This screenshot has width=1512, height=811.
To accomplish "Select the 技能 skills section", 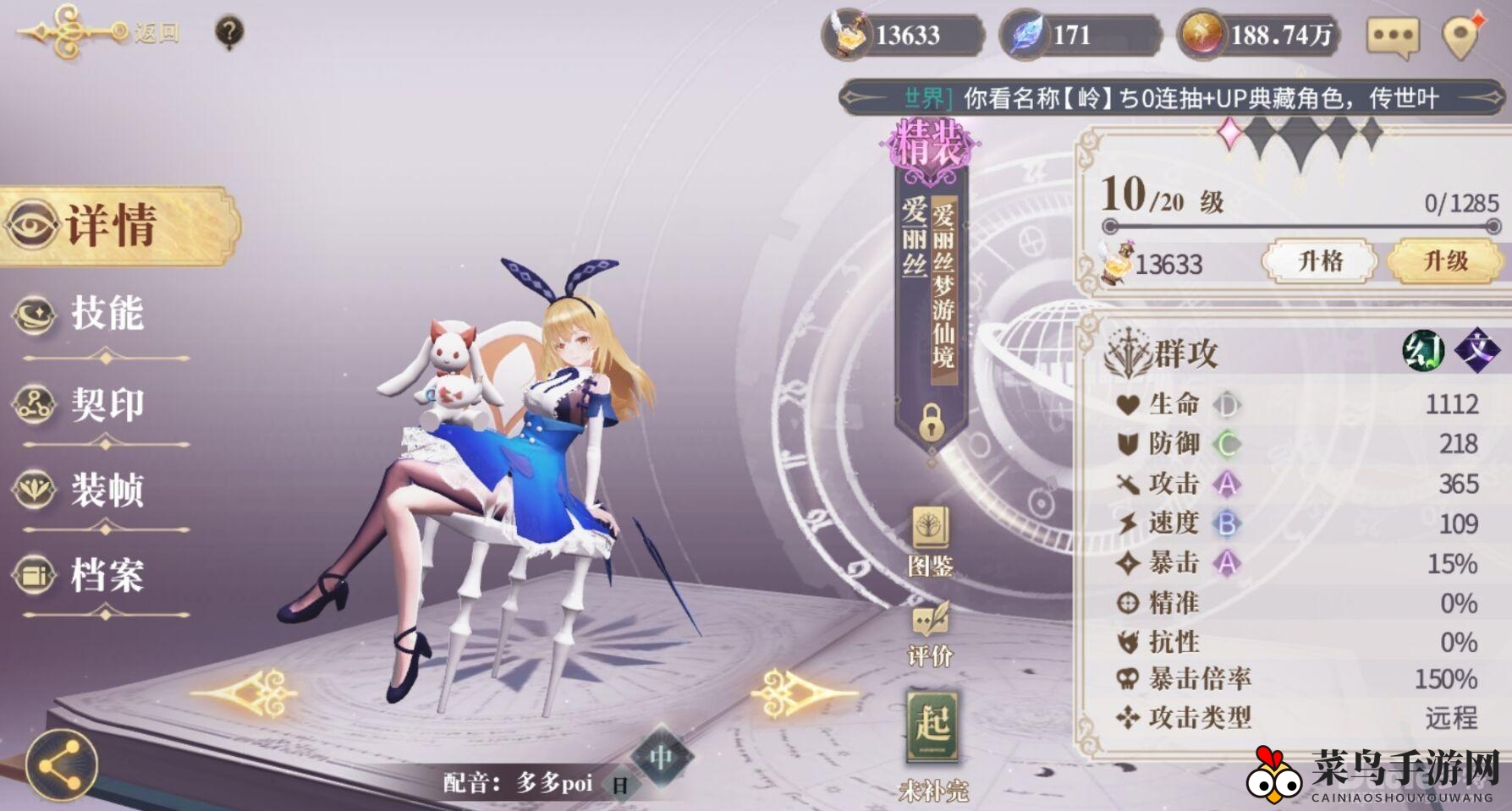I will 102,315.
